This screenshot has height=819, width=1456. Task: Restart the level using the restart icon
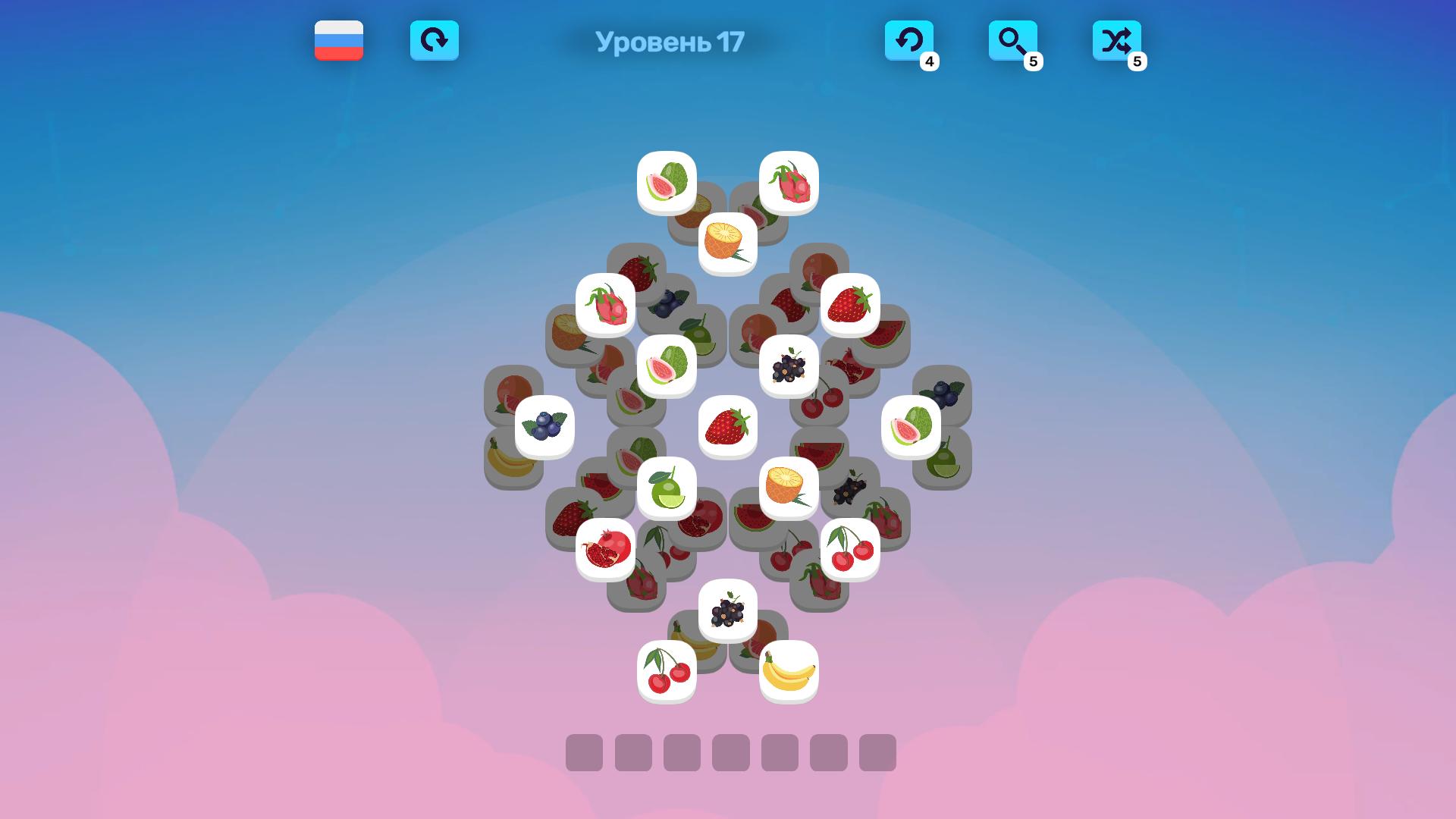tap(435, 42)
